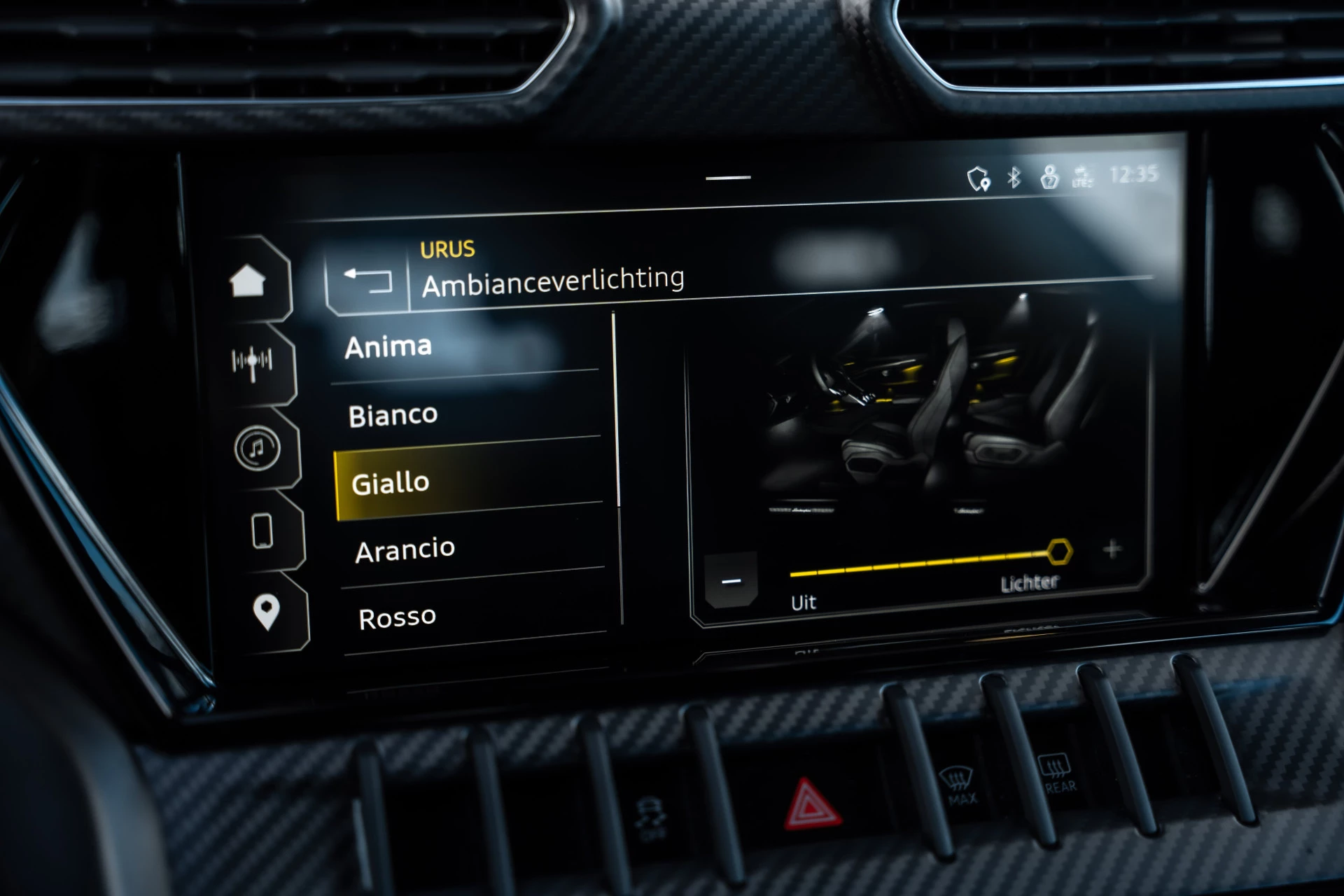The image size is (1344, 896).
Task: Open the Home screen icon
Action: click(x=250, y=279)
